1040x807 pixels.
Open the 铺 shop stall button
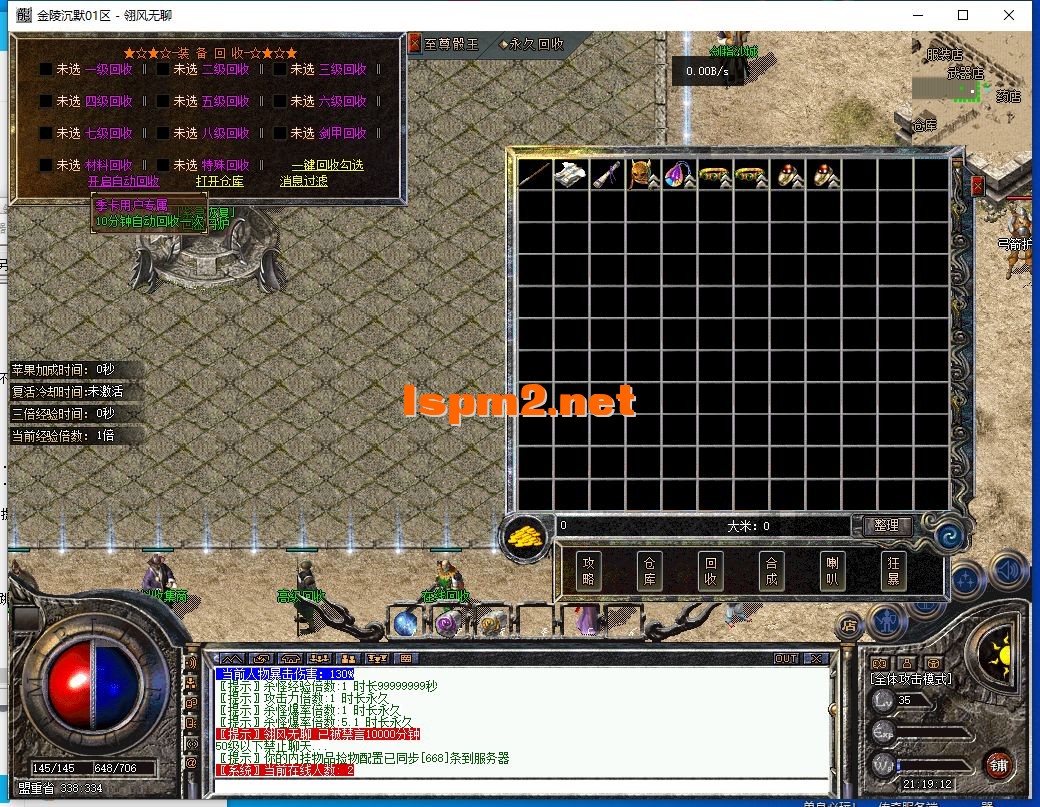pos(997,765)
